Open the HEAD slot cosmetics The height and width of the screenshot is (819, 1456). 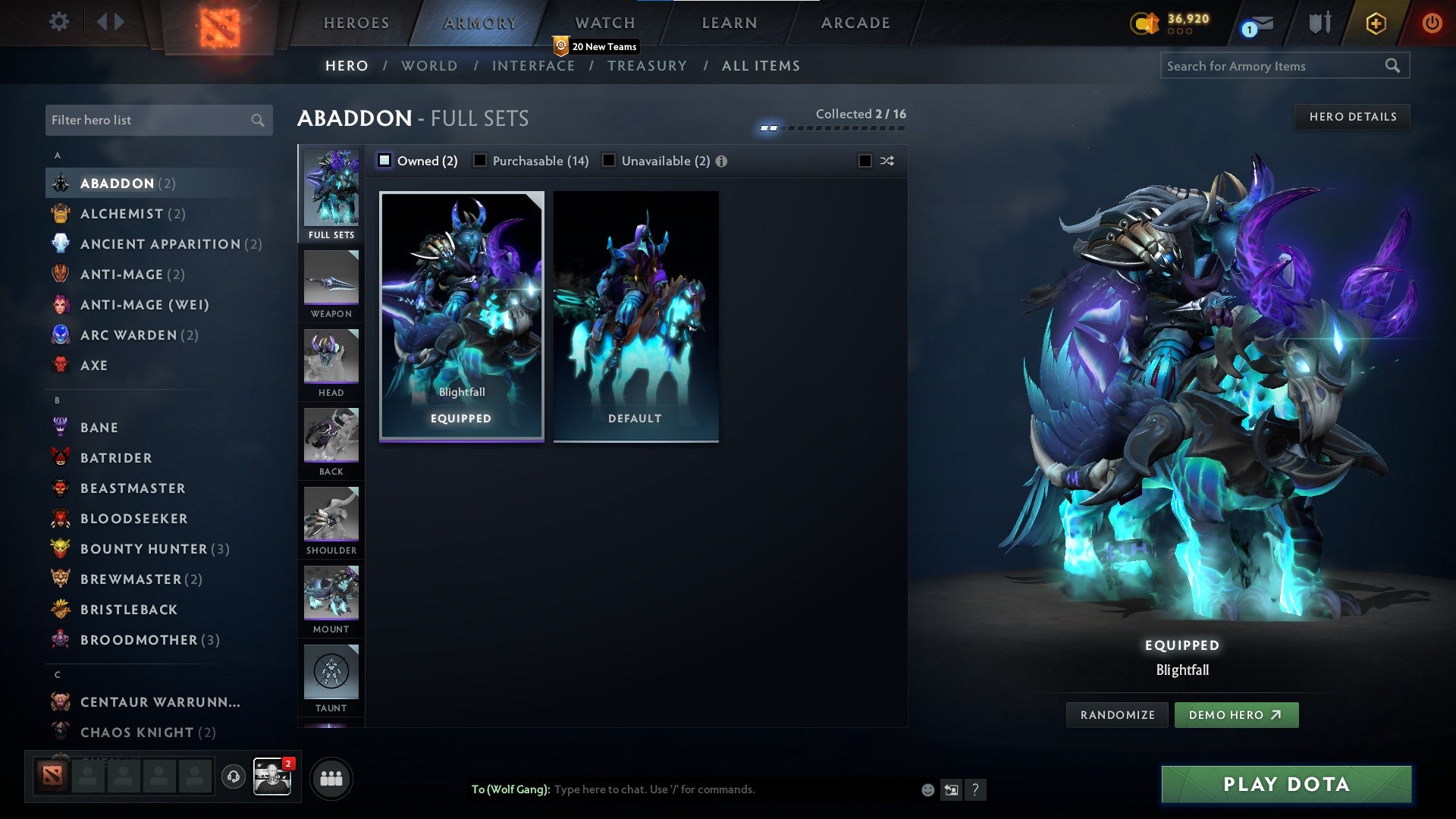point(331,362)
